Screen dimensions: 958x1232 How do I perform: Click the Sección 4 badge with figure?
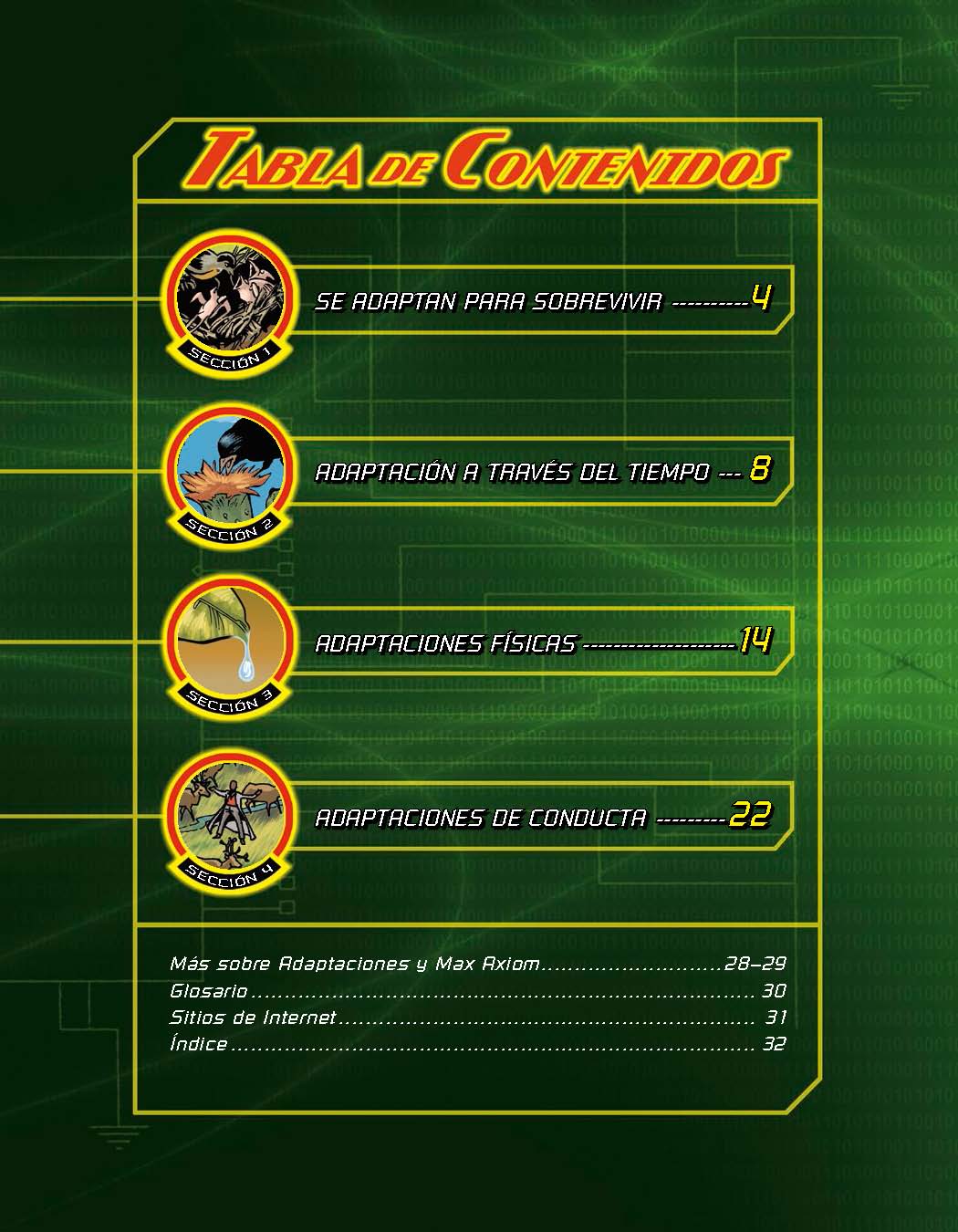(x=230, y=817)
